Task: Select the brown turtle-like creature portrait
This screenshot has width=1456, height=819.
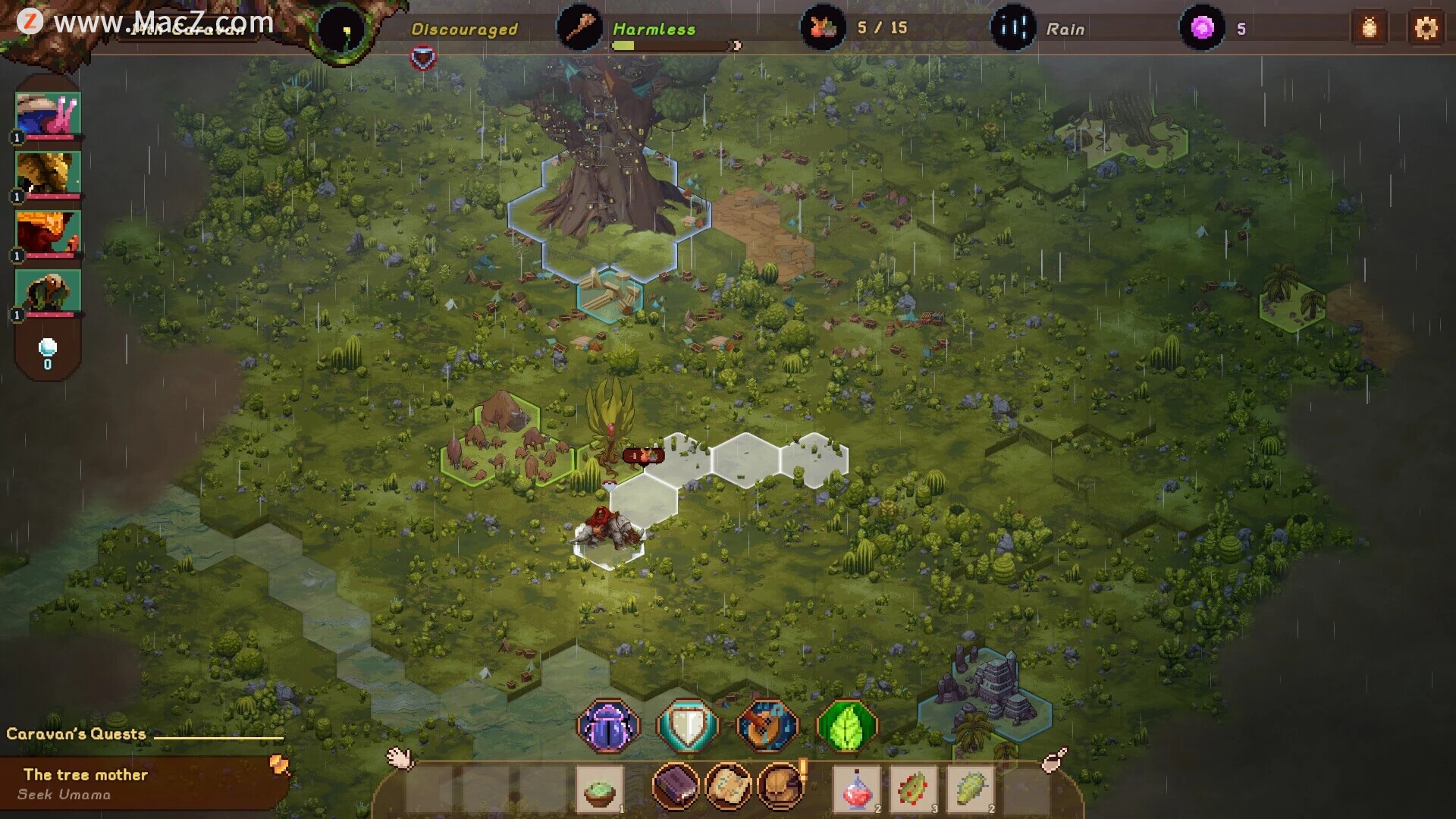Action: 49,291
